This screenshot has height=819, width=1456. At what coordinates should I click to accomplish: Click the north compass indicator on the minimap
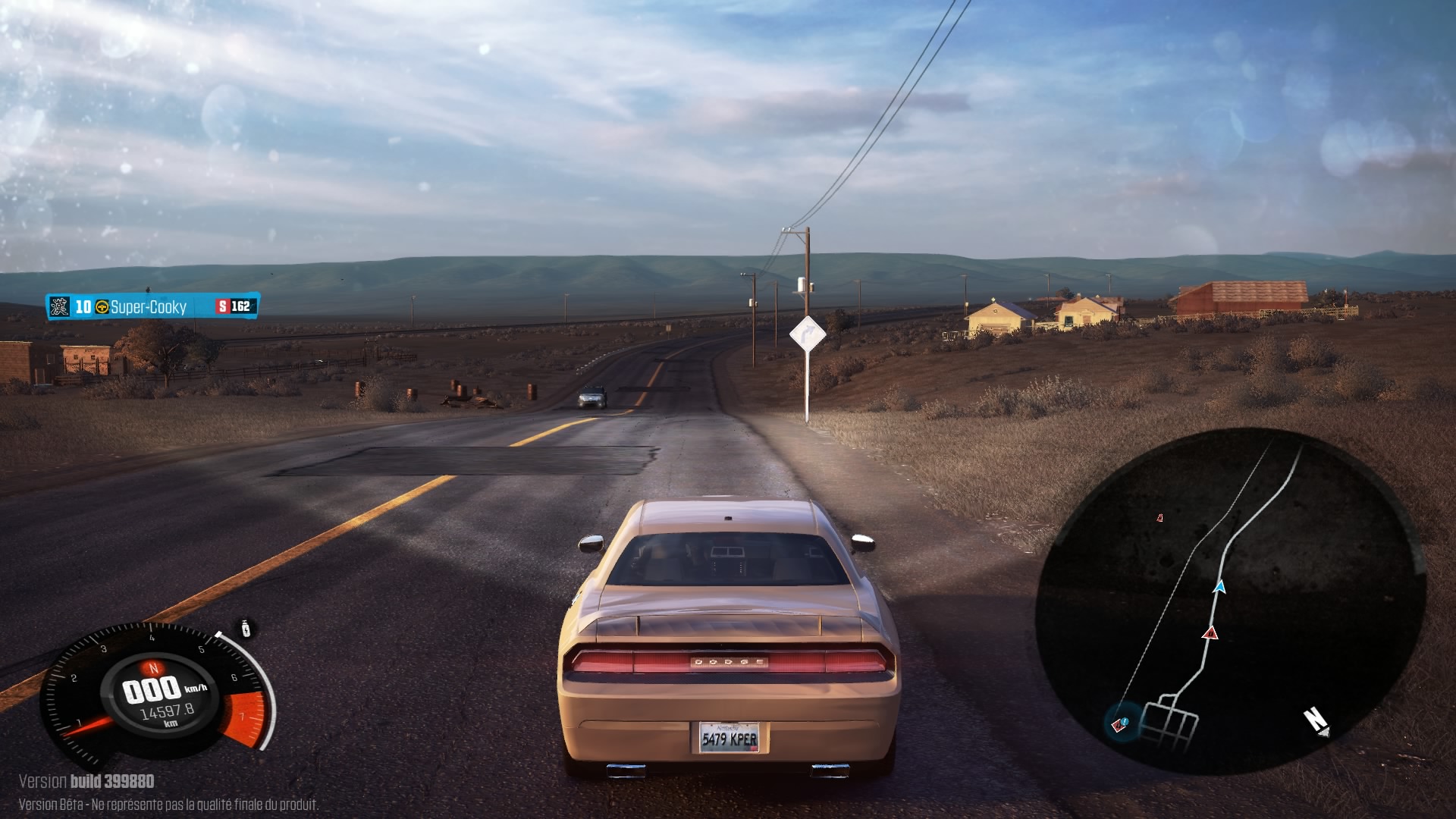tap(1316, 720)
